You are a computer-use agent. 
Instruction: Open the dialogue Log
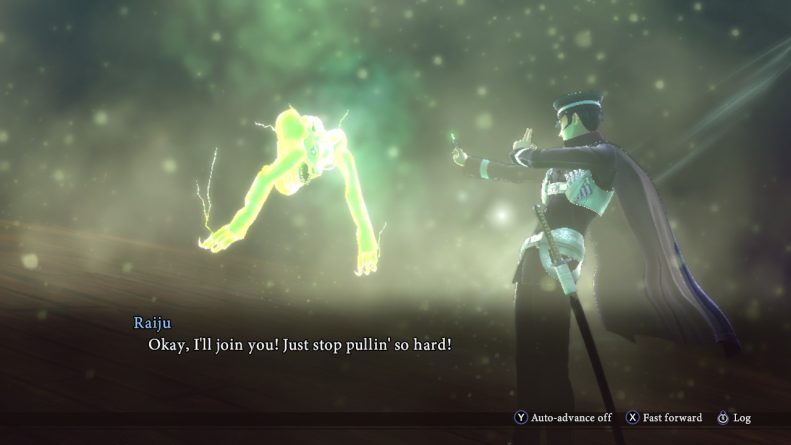[x=734, y=417]
